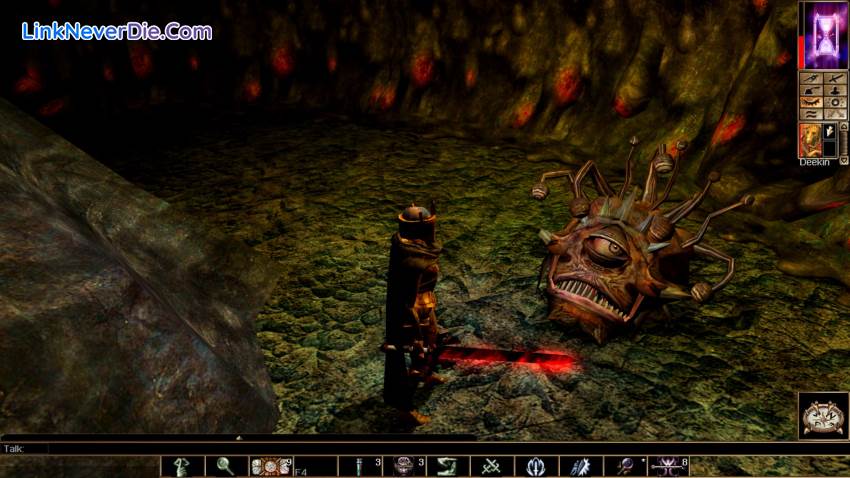
Task: Select the first hotbar slot with hammer icon
Action: (x=182, y=466)
